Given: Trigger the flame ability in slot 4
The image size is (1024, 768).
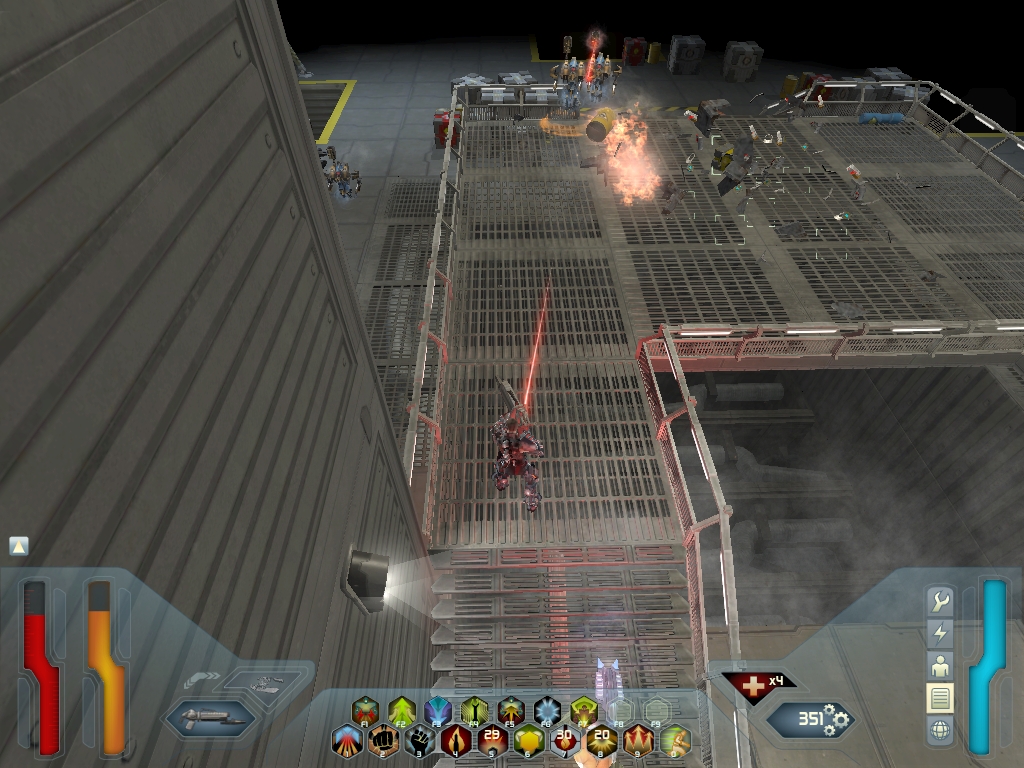Looking at the screenshot, I should [x=456, y=741].
